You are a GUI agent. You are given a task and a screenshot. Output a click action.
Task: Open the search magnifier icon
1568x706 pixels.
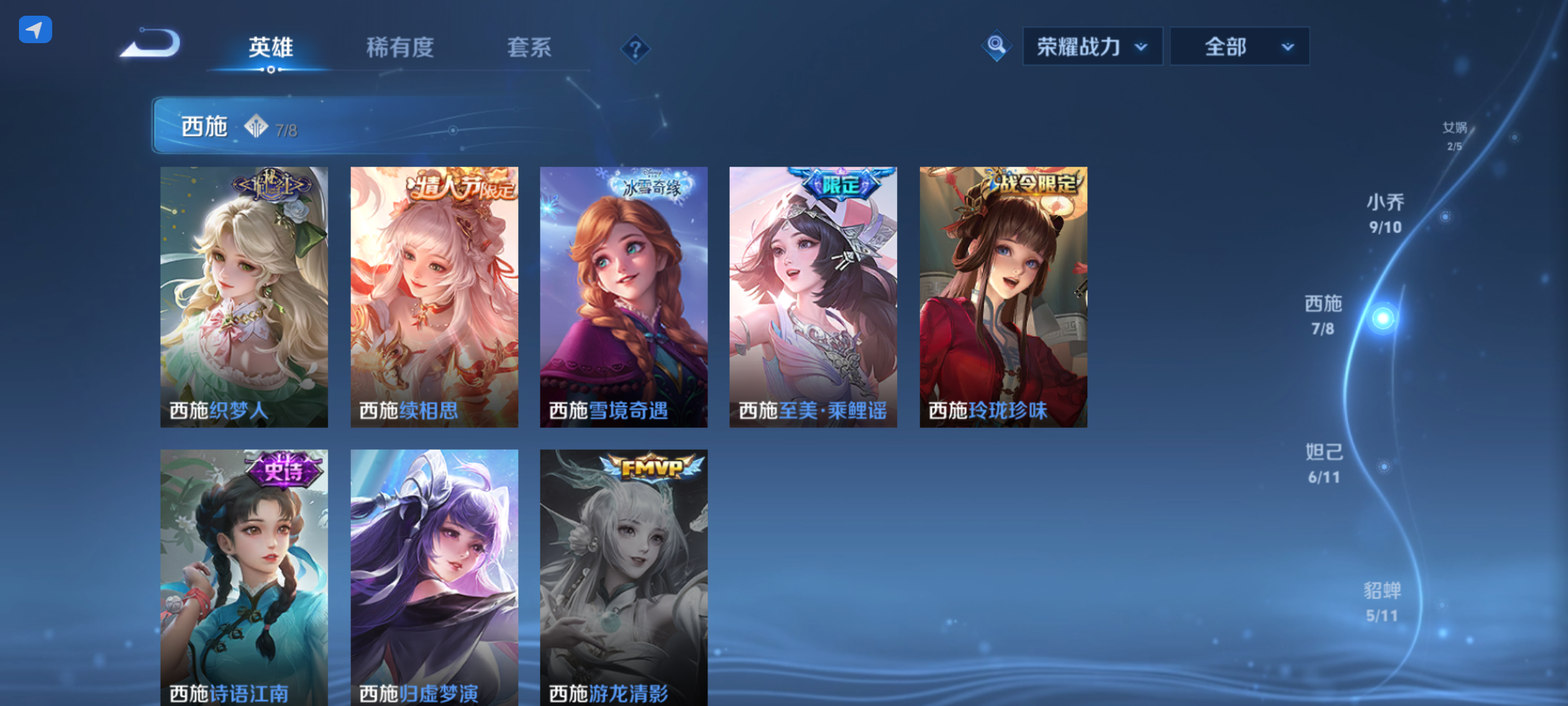(996, 46)
